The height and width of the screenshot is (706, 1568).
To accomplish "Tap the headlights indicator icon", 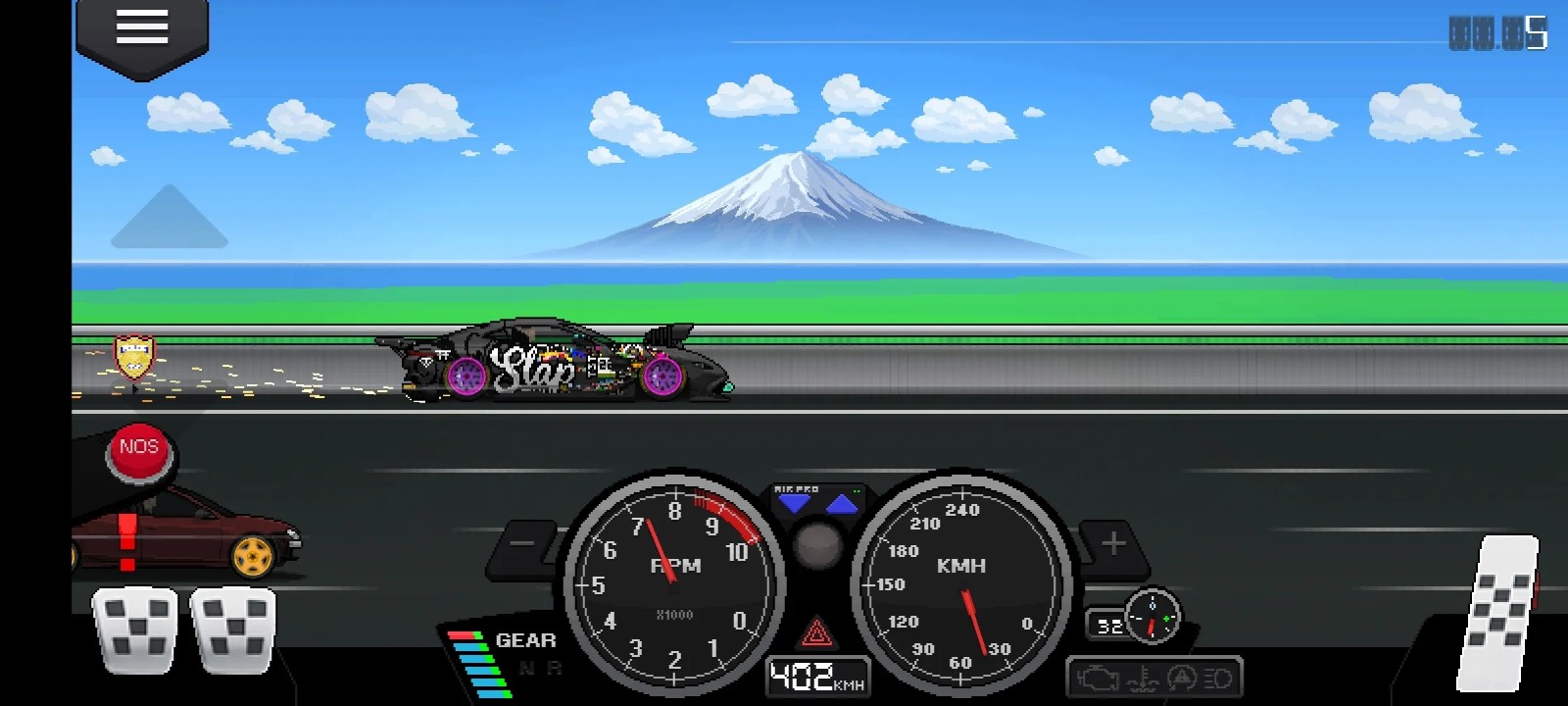I will [x=1220, y=677].
